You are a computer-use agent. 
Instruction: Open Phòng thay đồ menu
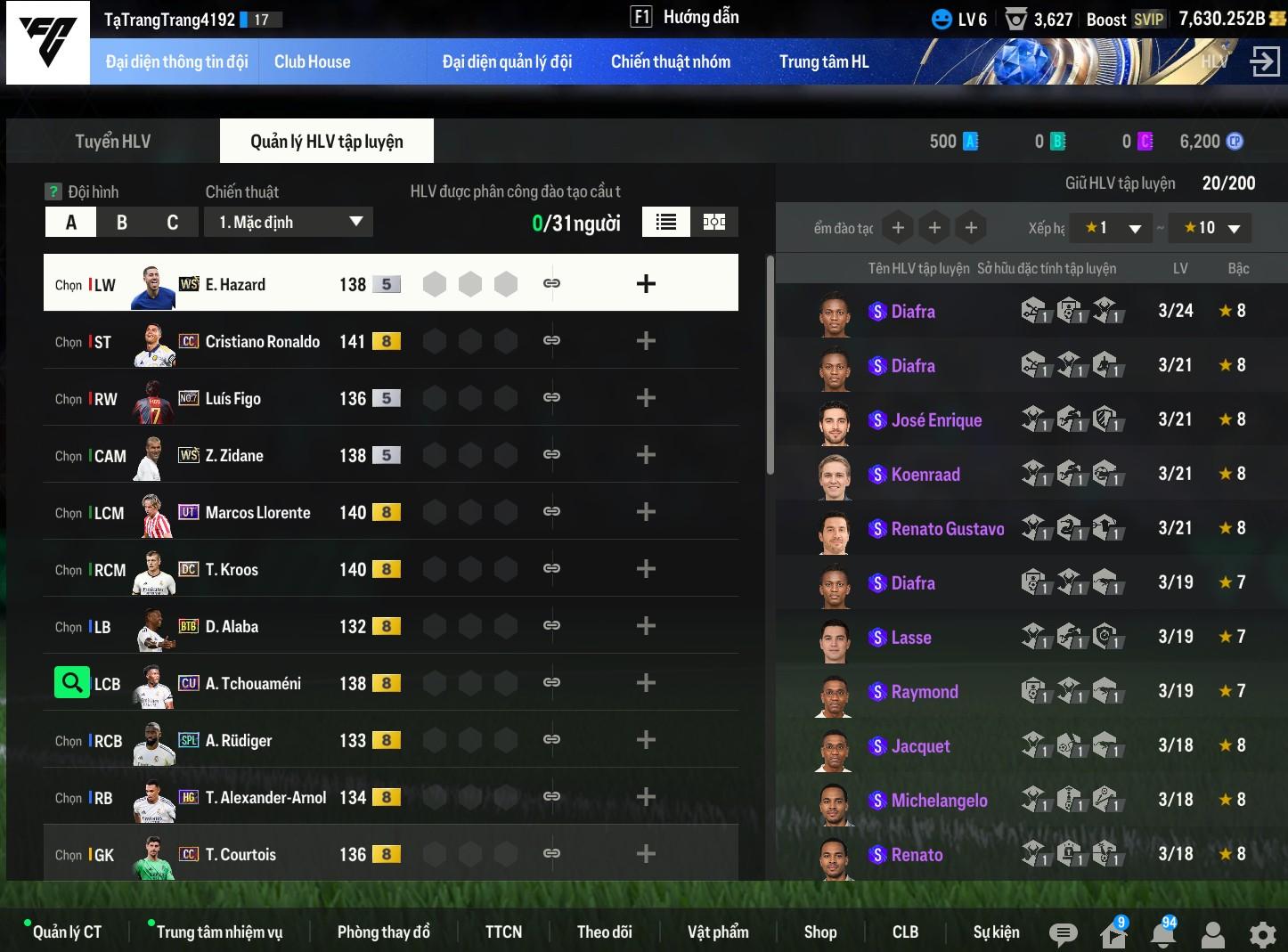383,932
